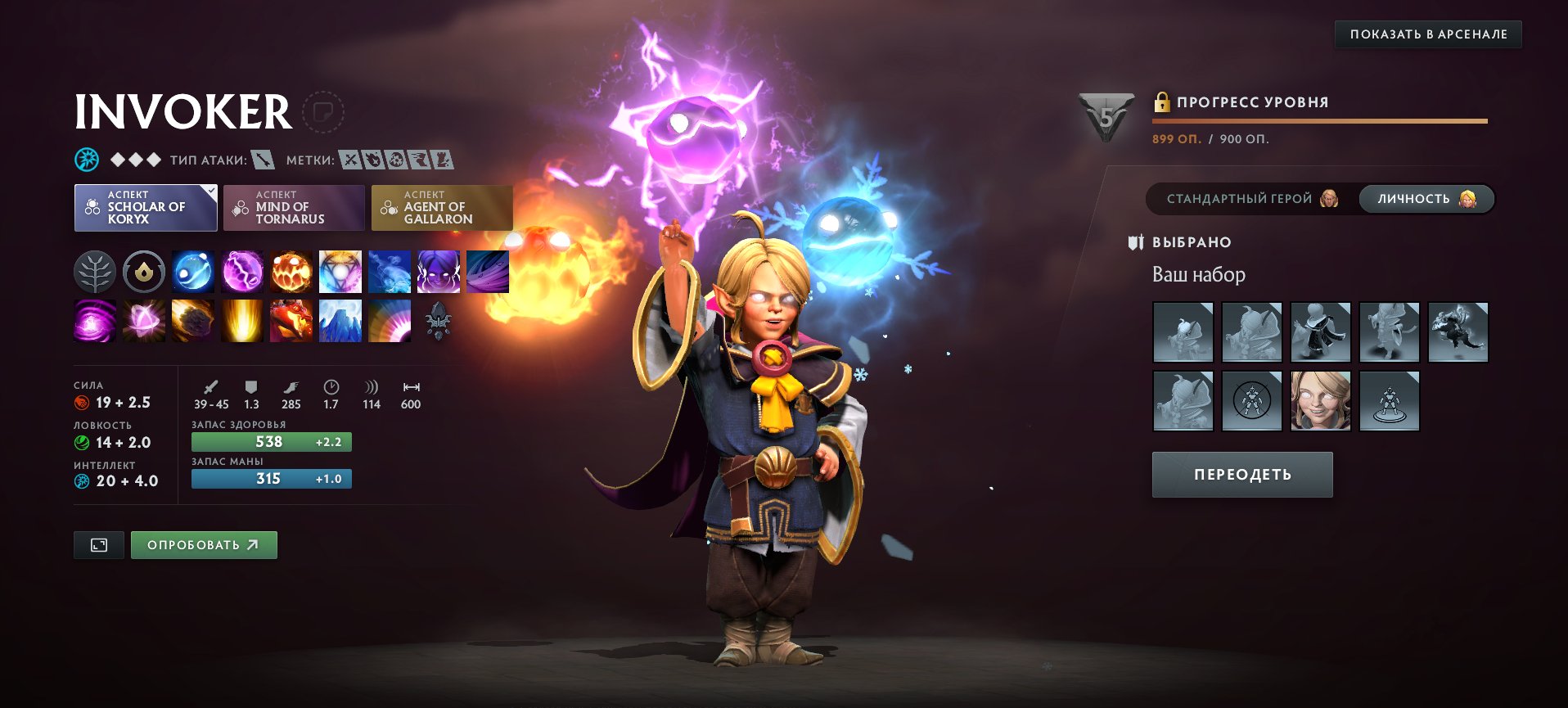Select the Wex purple orb ability icon

pos(241,273)
